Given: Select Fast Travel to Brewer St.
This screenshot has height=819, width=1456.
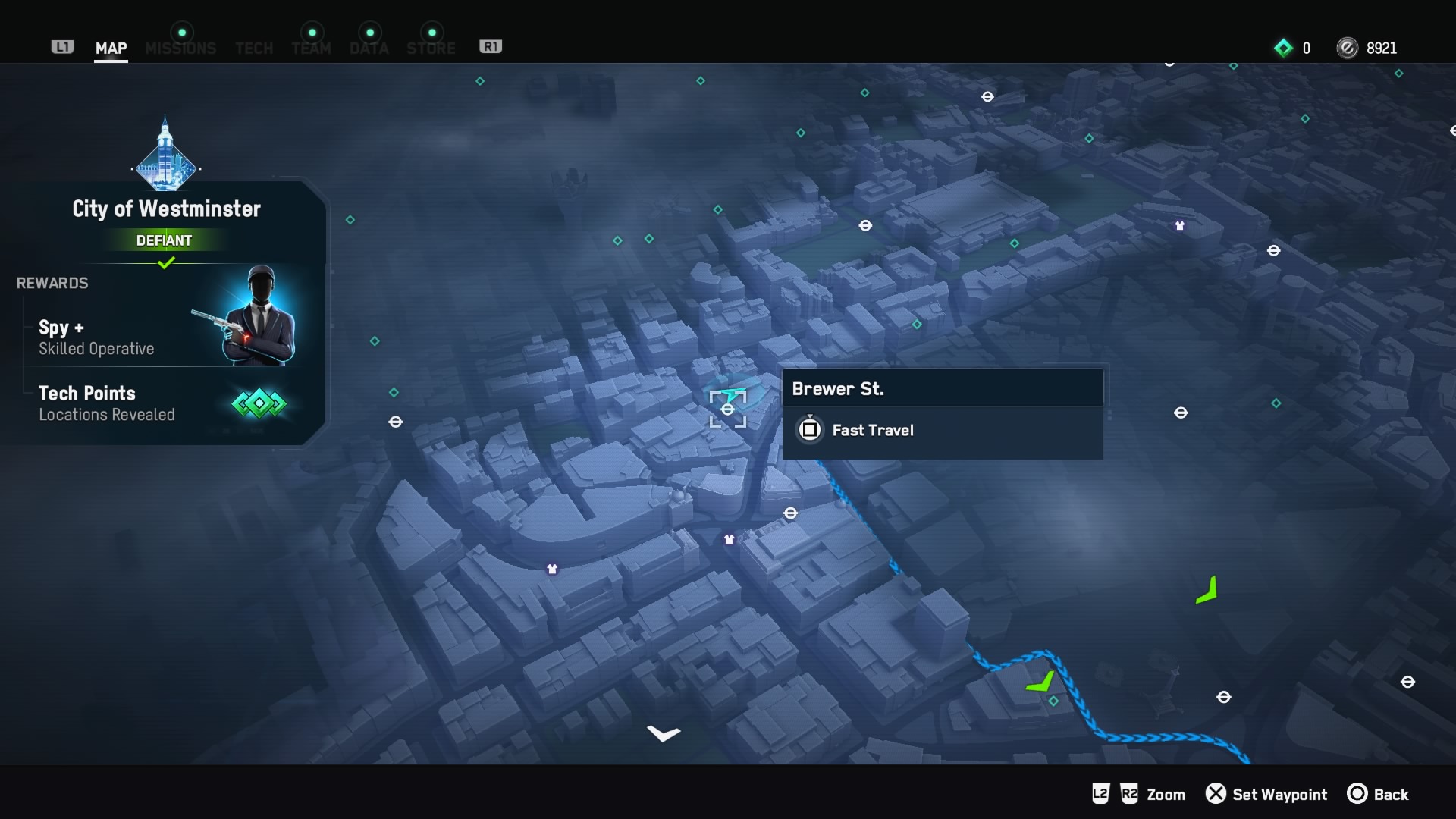Looking at the screenshot, I should click(x=872, y=429).
